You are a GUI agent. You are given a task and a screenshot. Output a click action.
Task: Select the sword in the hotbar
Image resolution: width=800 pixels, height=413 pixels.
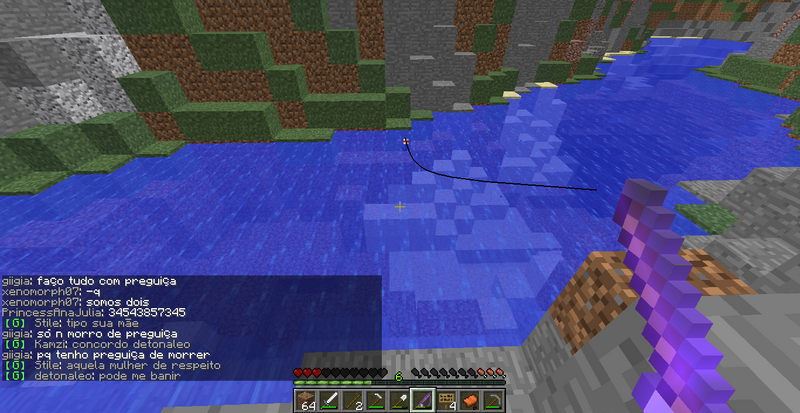point(328,400)
